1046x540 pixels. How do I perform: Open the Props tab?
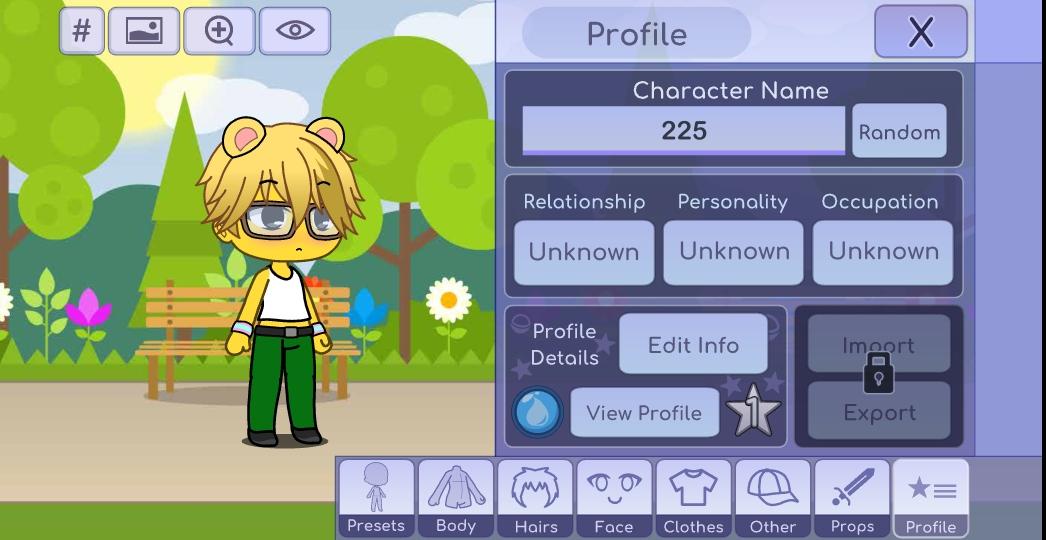pyautogui.click(x=852, y=498)
